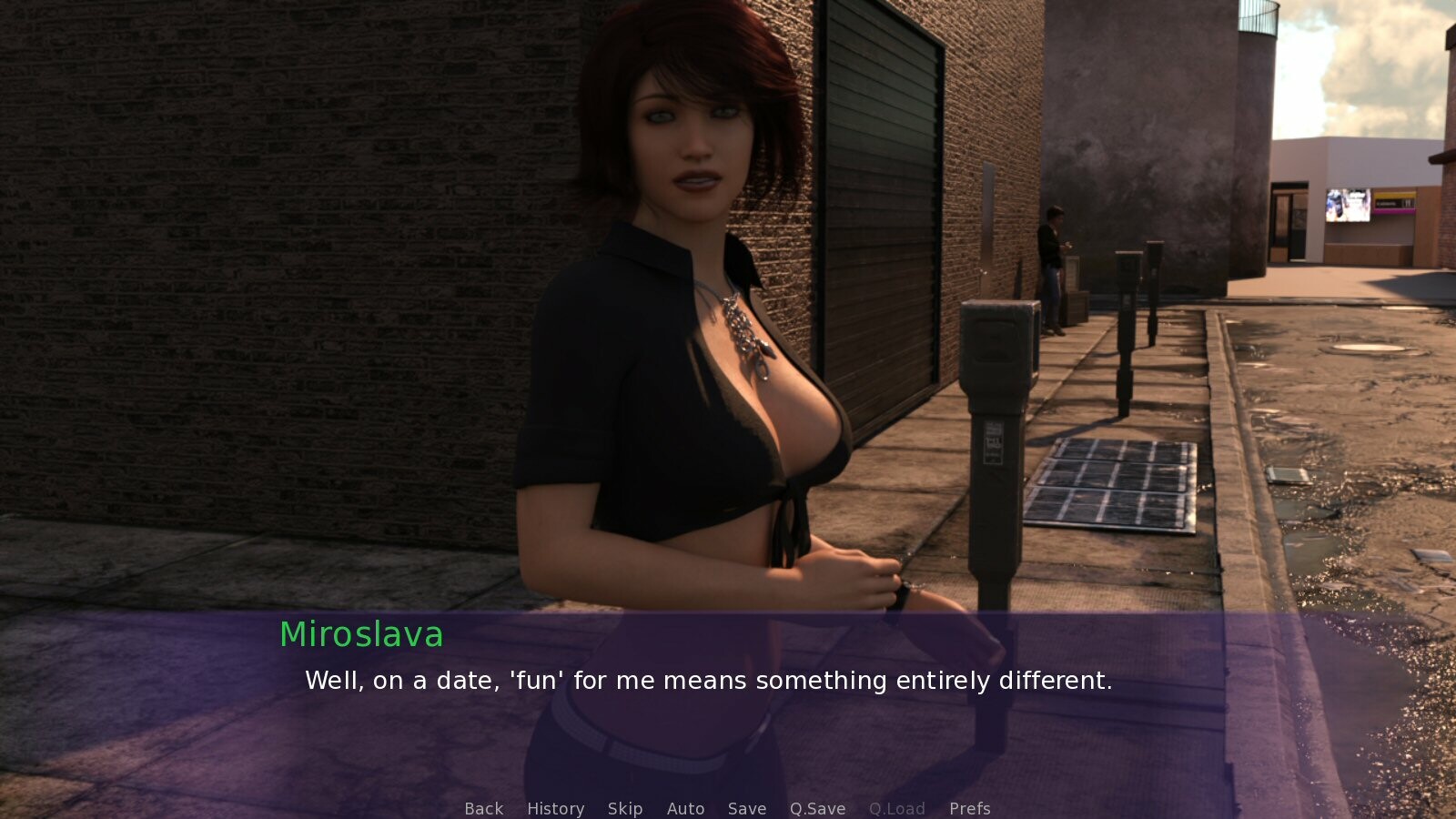The height and width of the screenshot is (819, 1456).
Task: Click the grayed-out Q.Load option
Action: coord(897,808)
